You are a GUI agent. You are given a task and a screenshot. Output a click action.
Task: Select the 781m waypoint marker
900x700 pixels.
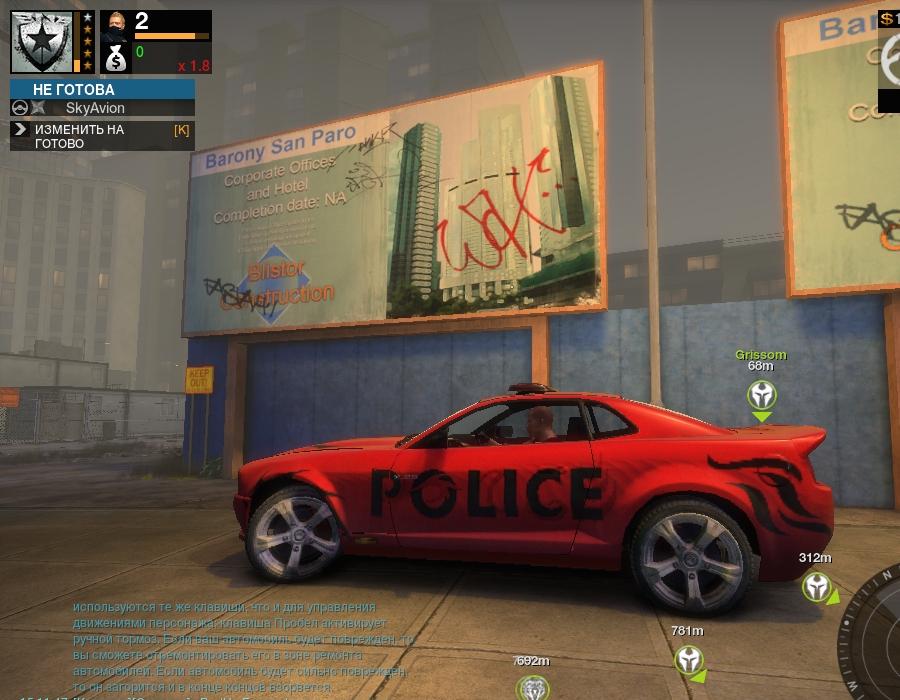pyautogui.click(x=688, y=660)
